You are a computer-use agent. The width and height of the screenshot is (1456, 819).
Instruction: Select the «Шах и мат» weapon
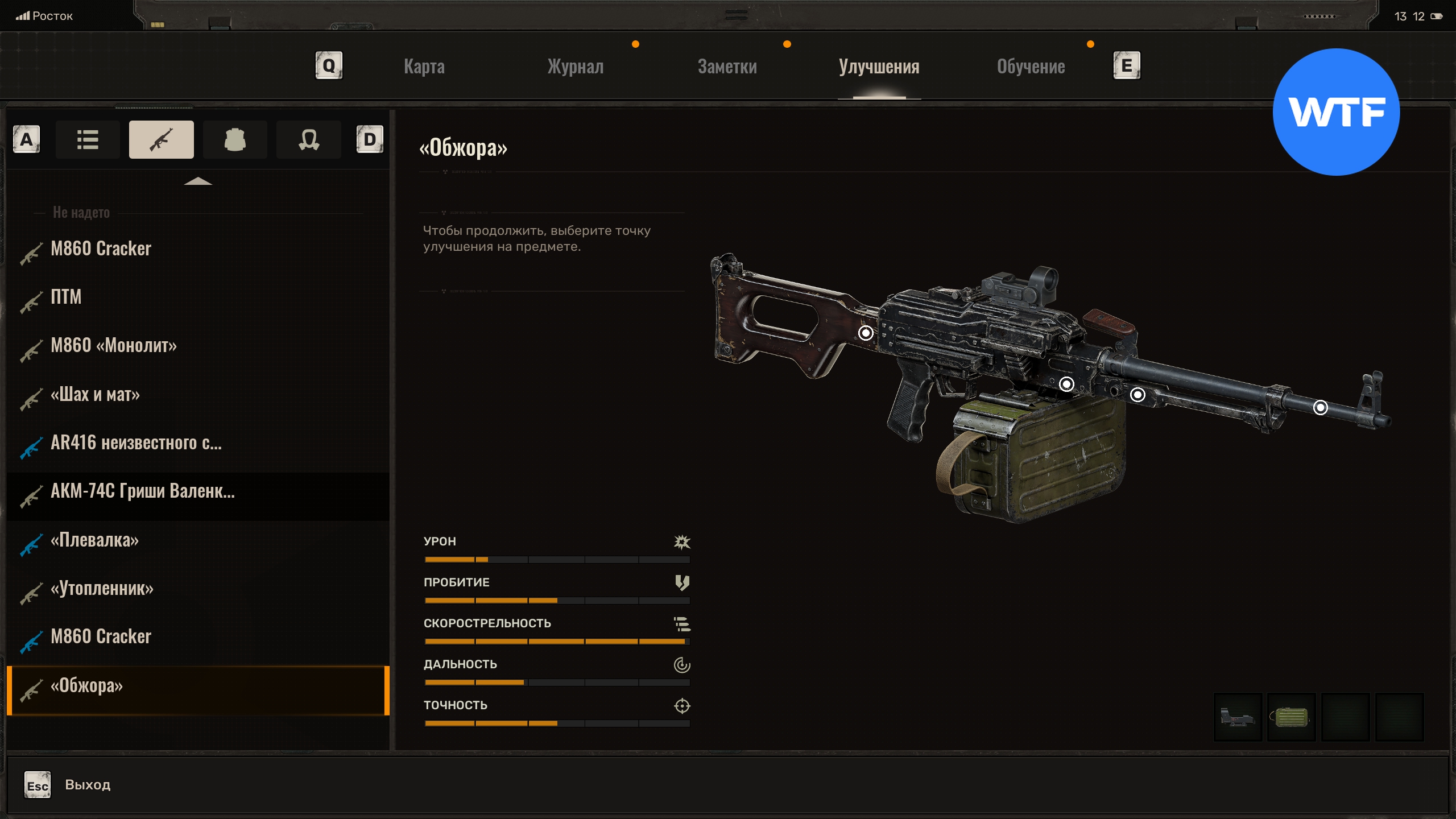(95, 394)
